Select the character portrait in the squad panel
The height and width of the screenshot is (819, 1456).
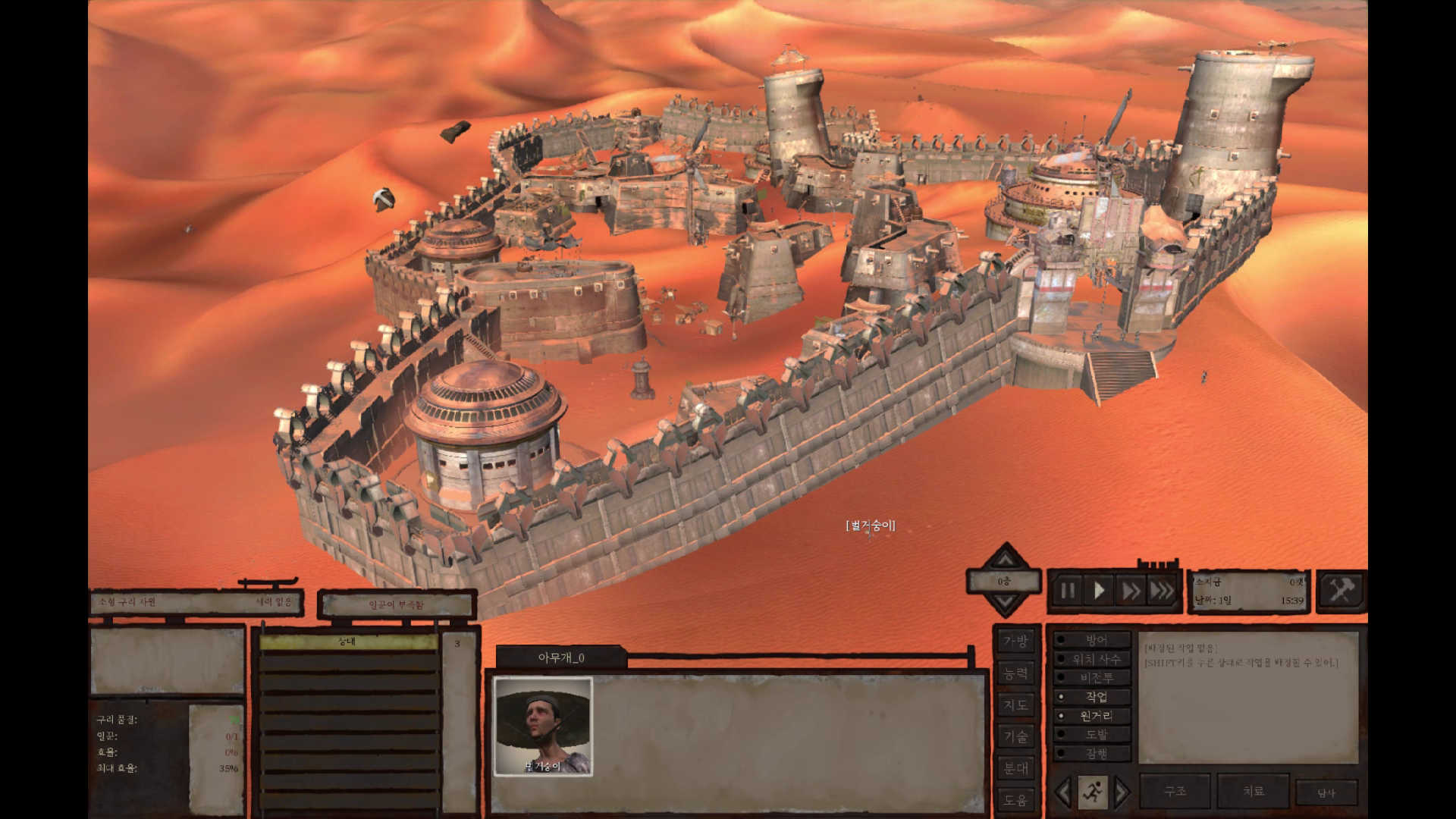coord(543,726)
